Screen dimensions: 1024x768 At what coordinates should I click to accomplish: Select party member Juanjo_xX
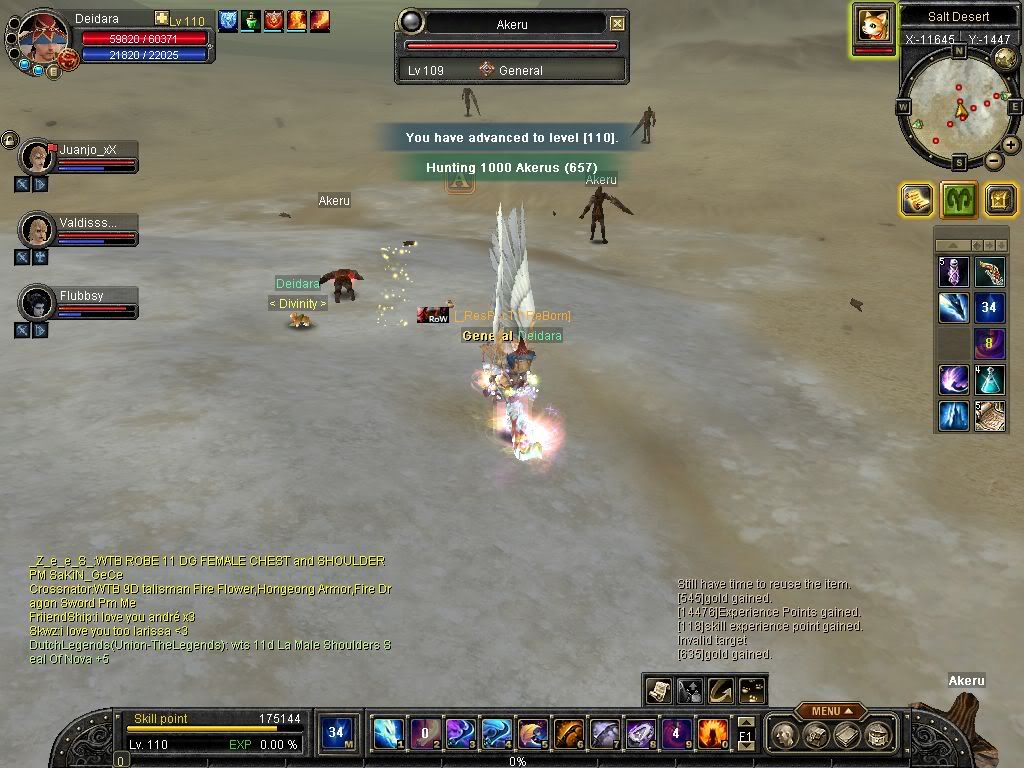coord(39,157)
